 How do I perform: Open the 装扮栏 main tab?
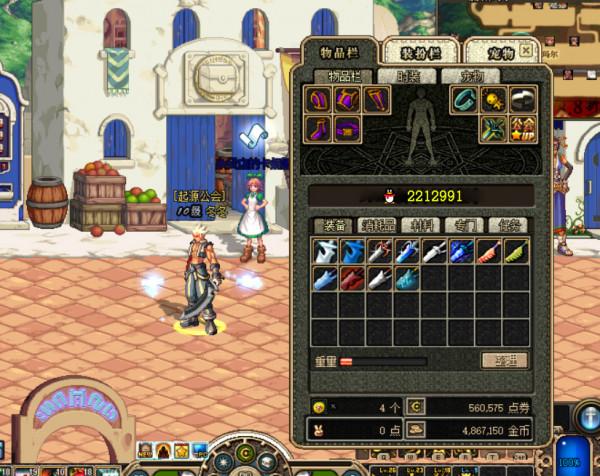pyautogui.click(x=419, y=52)
